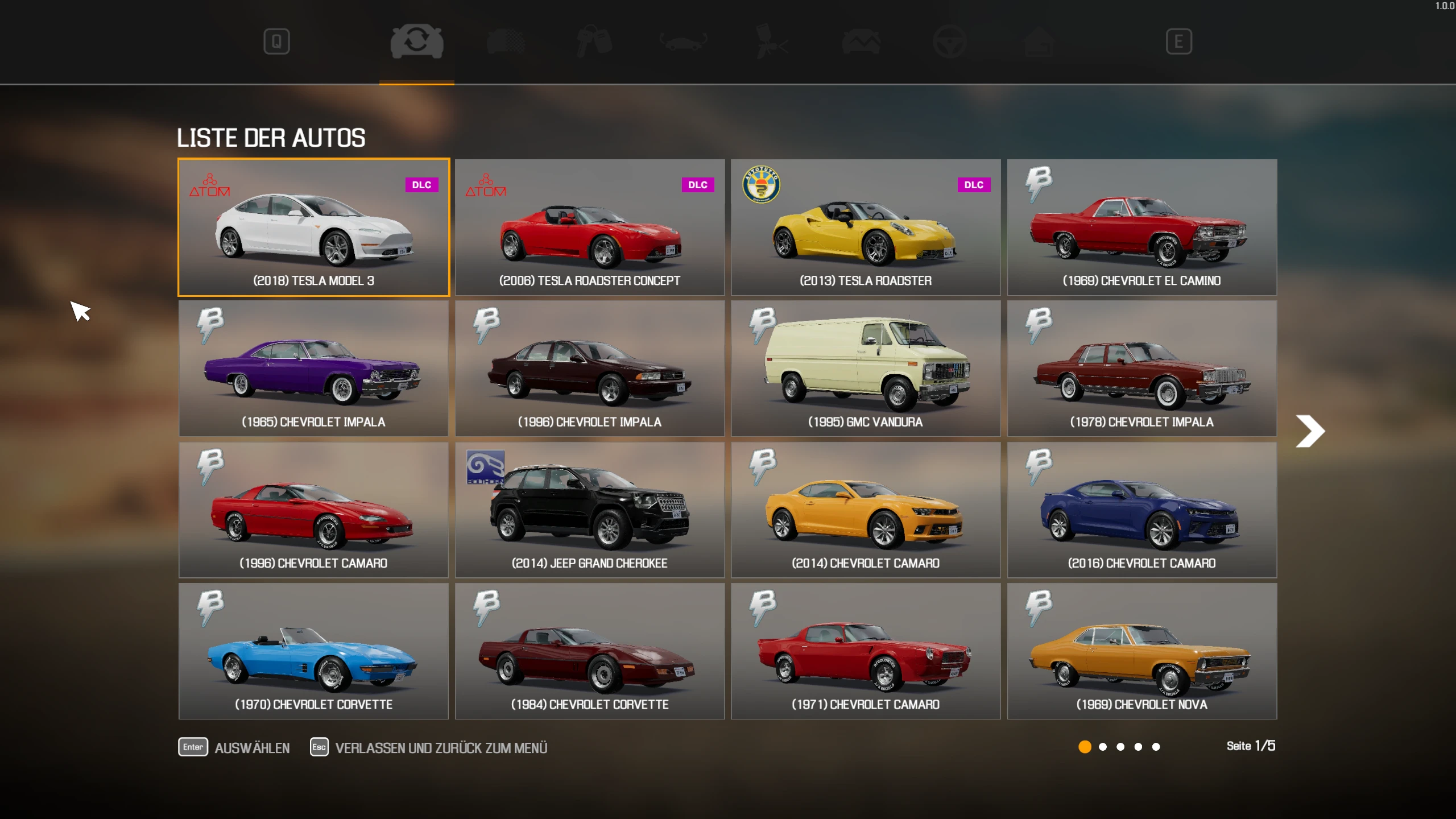The height and width of the screenshot is (819, 1456).
Task: Click the DLC badge on the 2006 Tesla Roadster Concept
Action: click(699, 185)
